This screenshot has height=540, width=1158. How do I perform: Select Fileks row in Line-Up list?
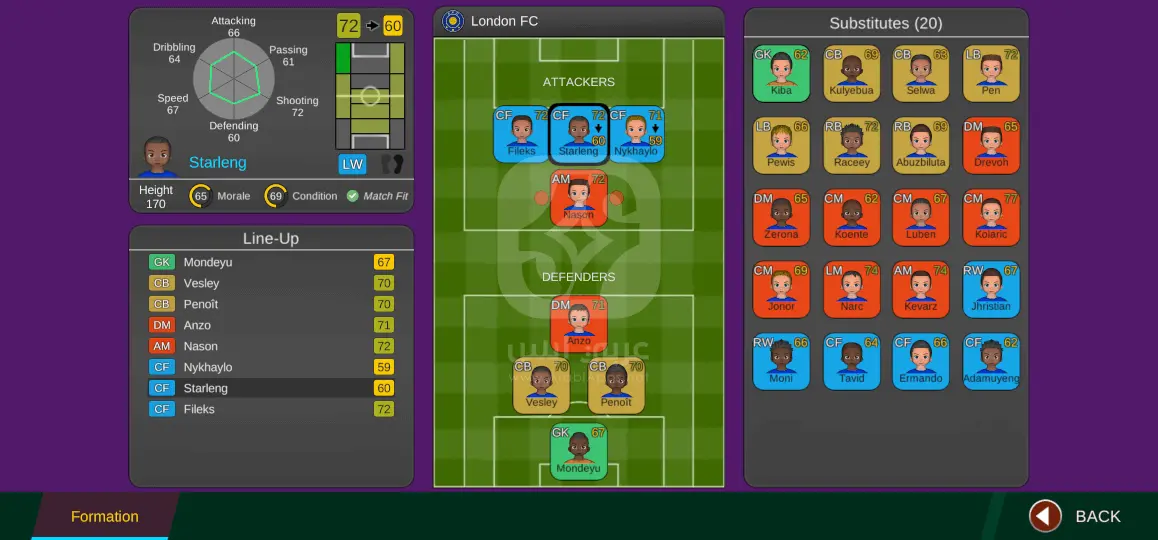click(x=271, y=409)
